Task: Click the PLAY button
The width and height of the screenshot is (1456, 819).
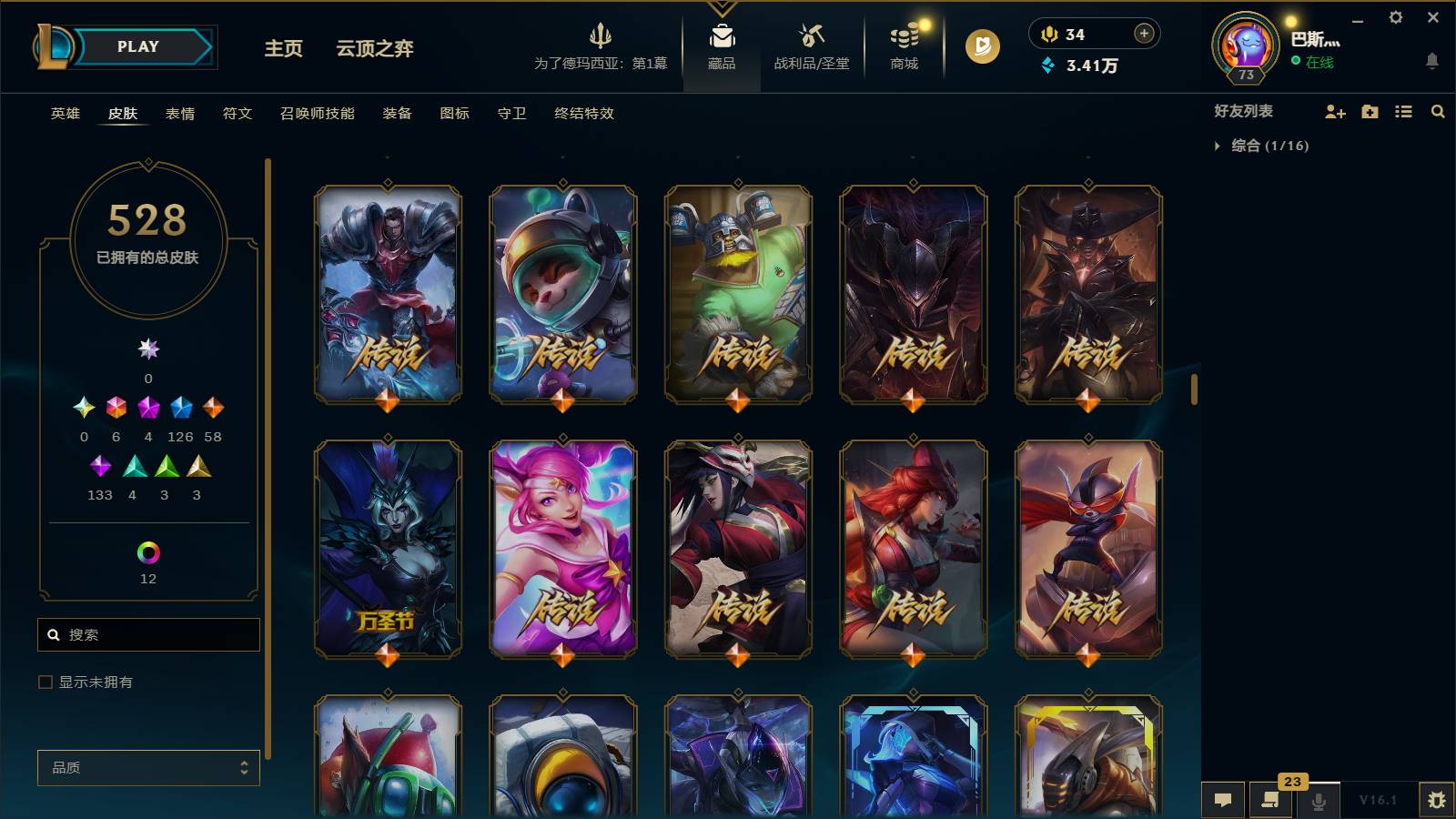Action: (138, 45)
